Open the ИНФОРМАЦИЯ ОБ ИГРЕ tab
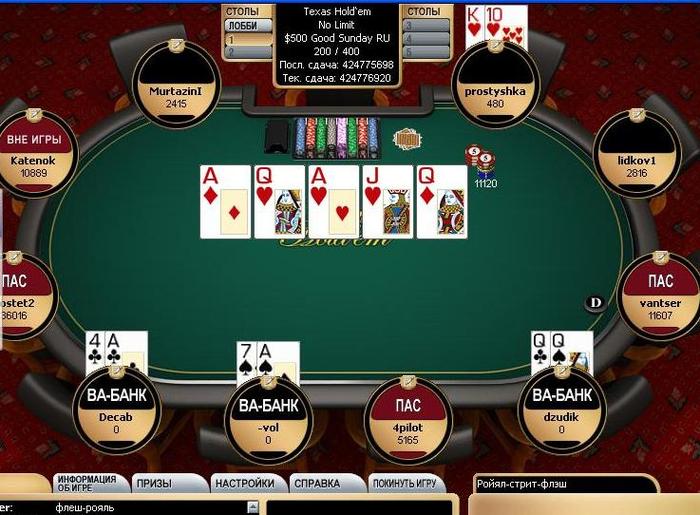 click(86, 483)
